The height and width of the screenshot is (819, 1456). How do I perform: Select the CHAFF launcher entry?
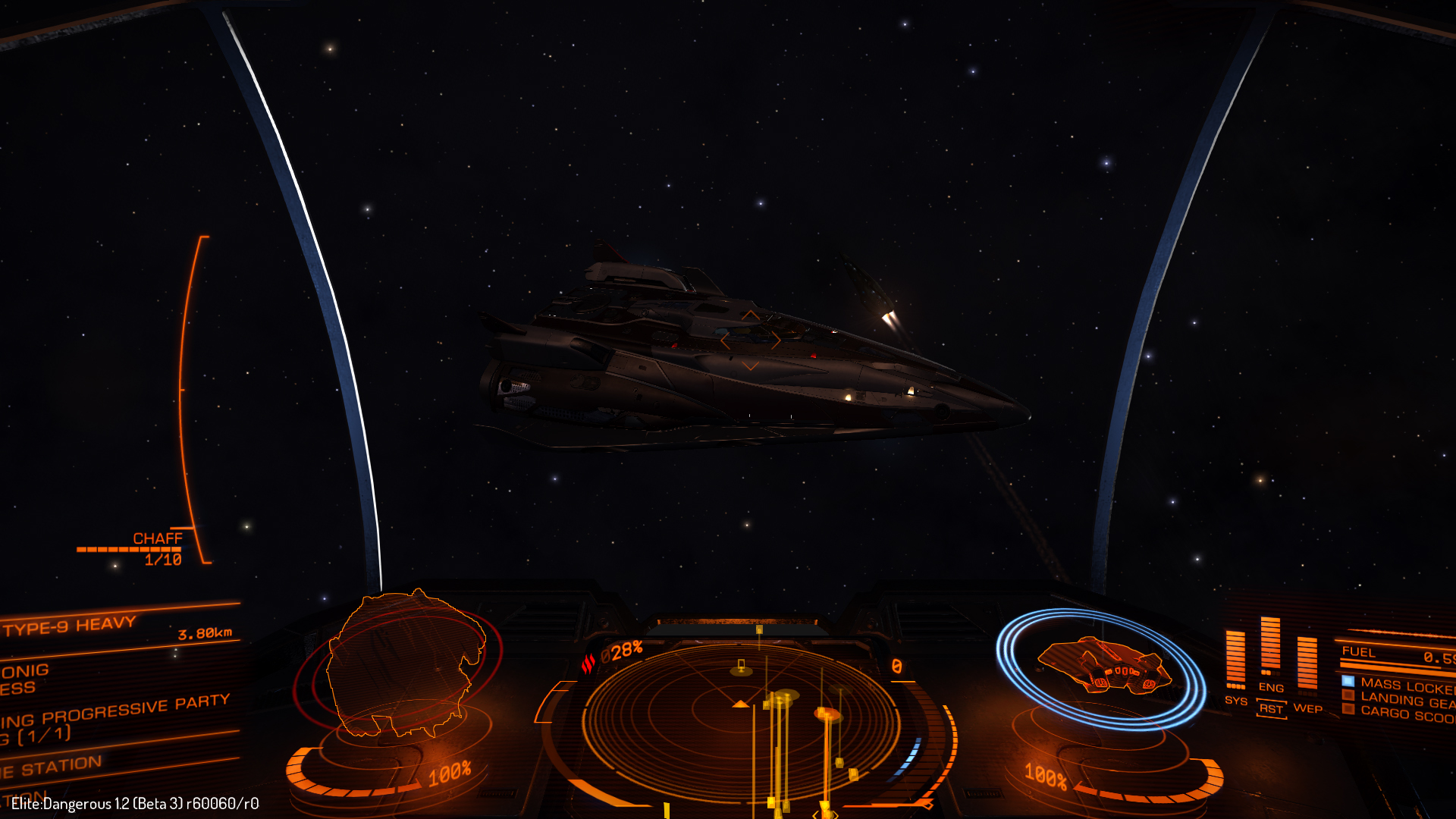point(157,538)
